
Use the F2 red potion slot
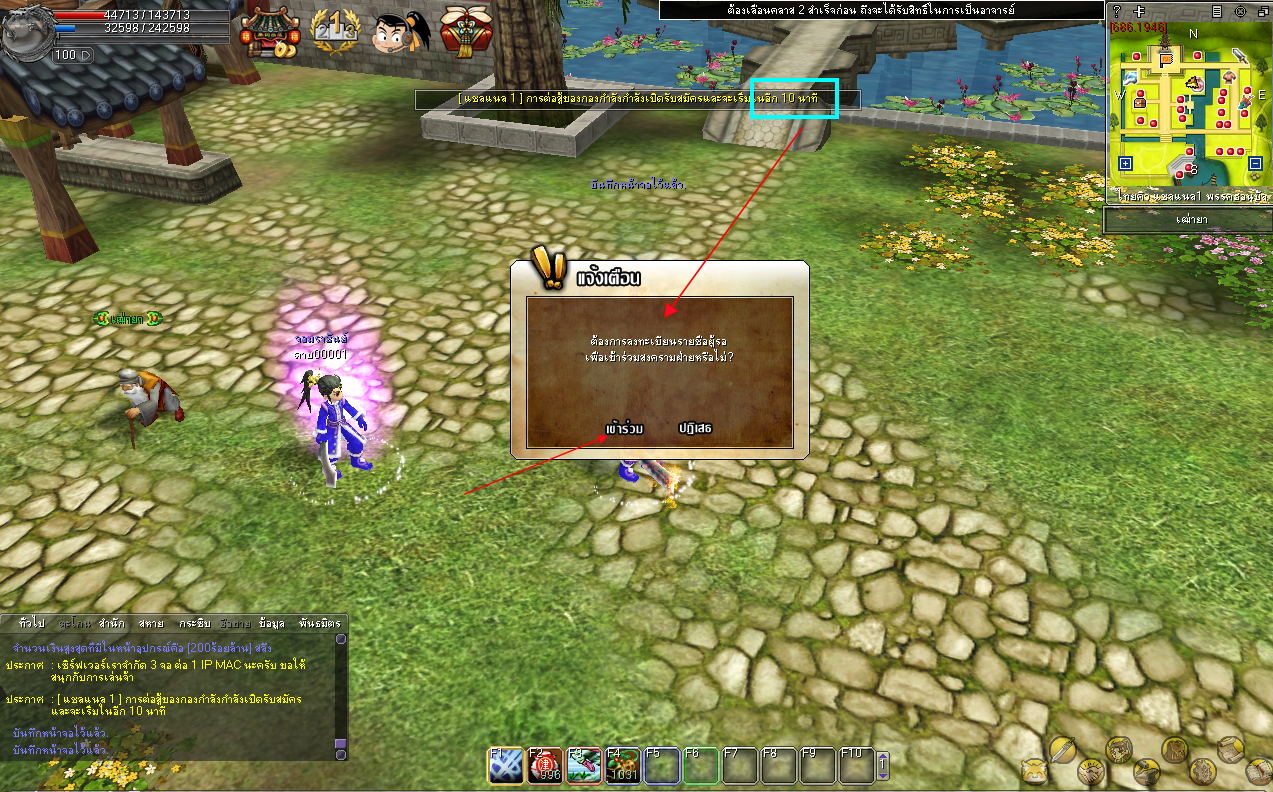[545, 765]
